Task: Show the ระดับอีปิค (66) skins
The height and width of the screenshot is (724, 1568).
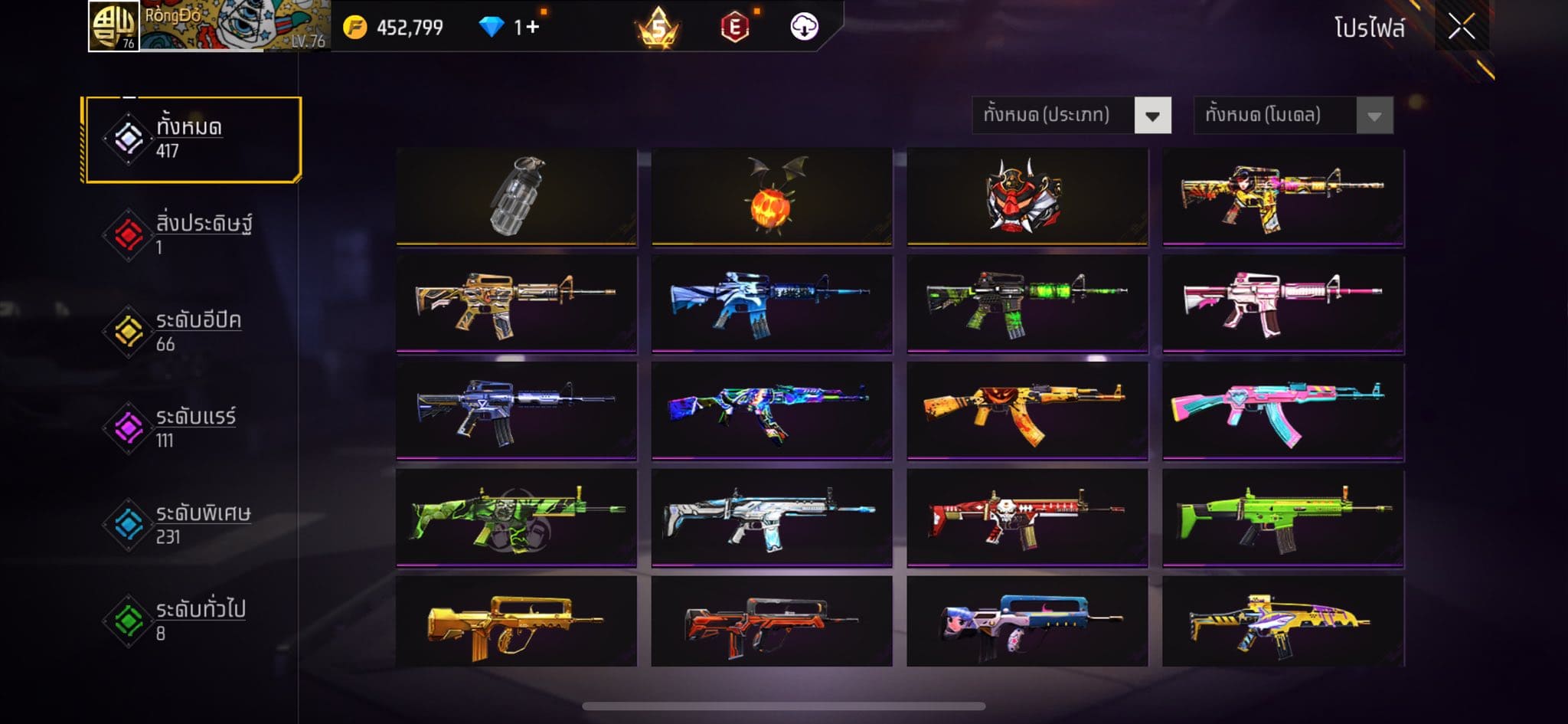Action: 192,331
